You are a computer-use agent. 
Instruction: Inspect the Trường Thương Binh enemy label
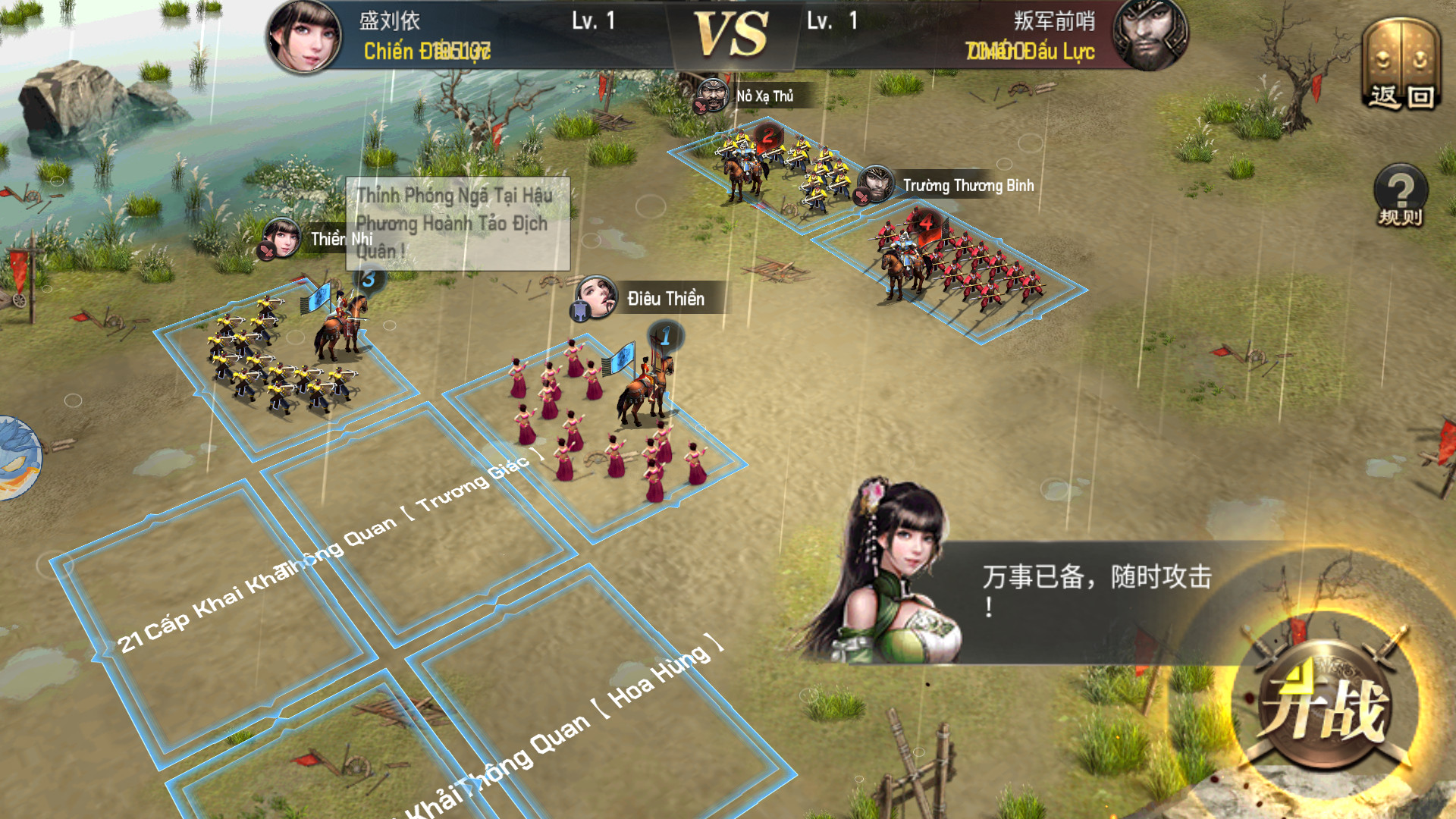[x=968, y=186]
